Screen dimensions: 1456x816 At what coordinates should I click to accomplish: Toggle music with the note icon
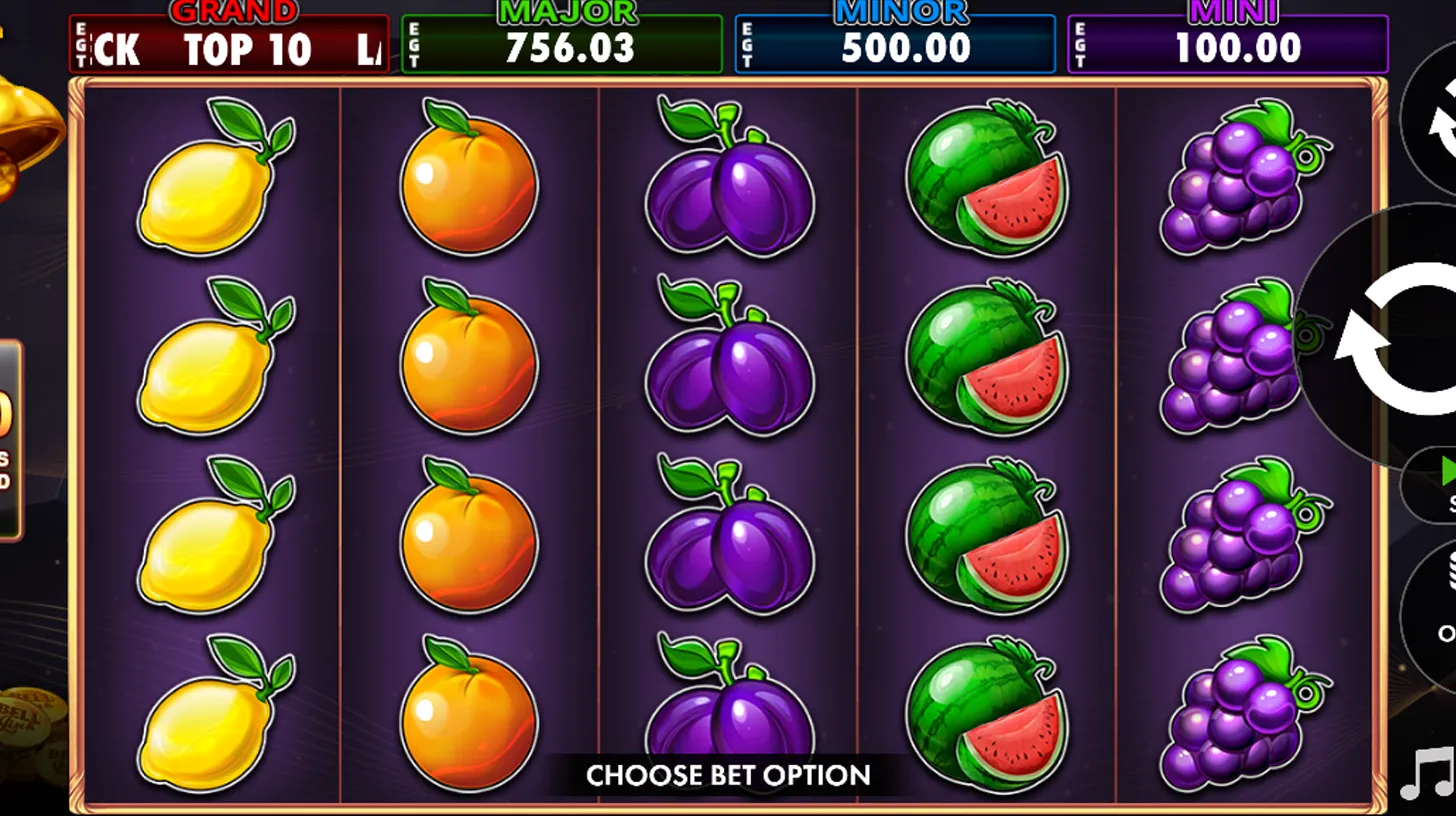pyautogui.click(x=1427, y=774)
